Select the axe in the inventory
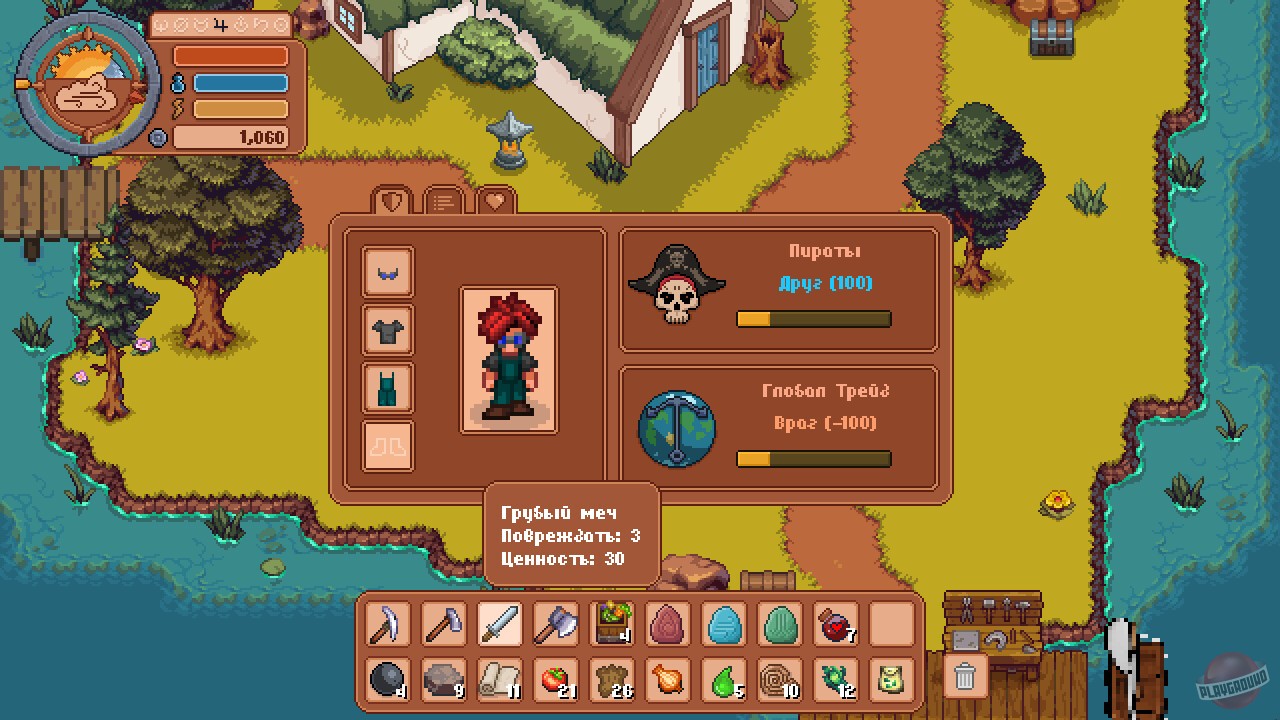 click(x=557, y=624)
